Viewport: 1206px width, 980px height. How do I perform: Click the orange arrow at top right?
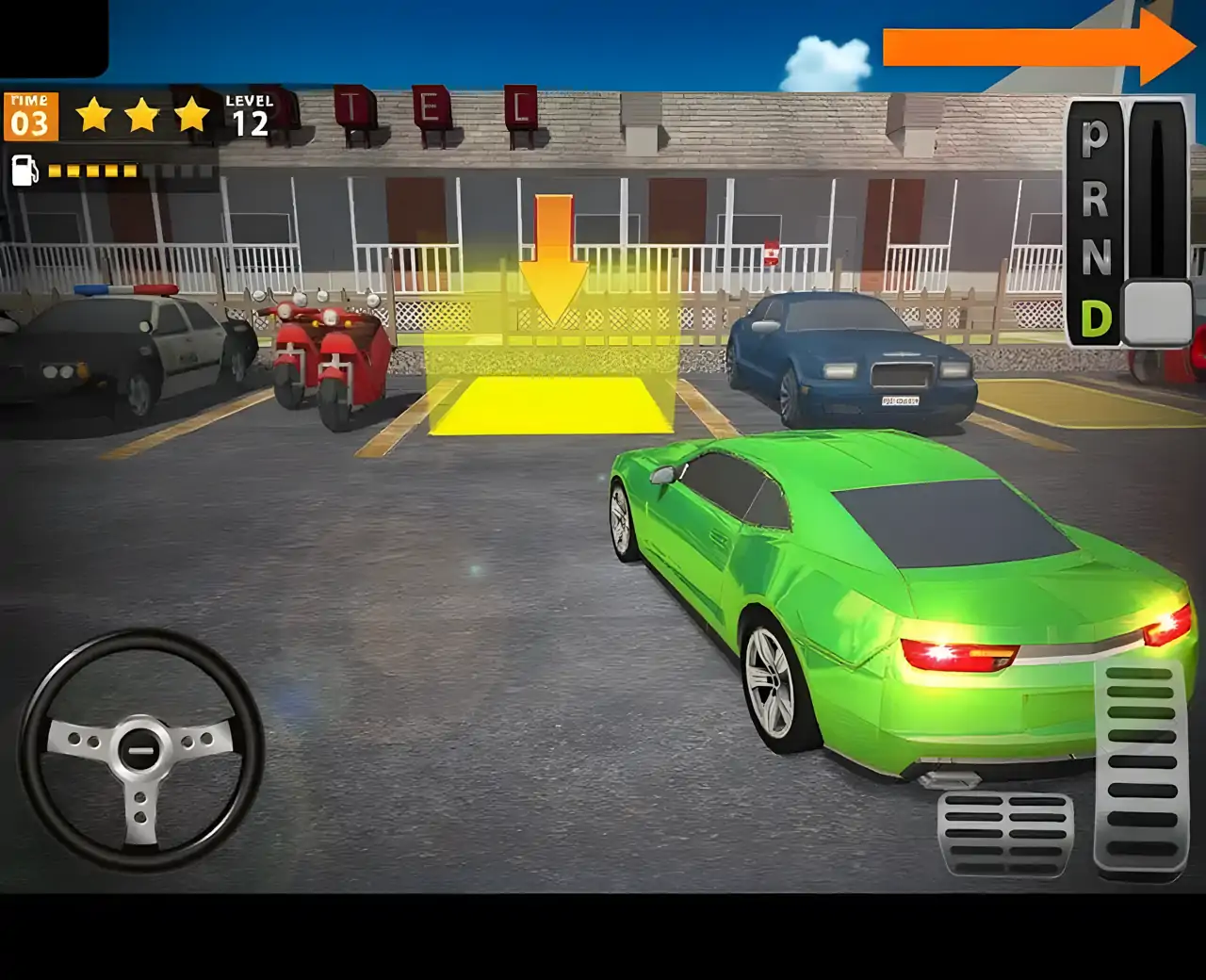(x=1036, y=47)
